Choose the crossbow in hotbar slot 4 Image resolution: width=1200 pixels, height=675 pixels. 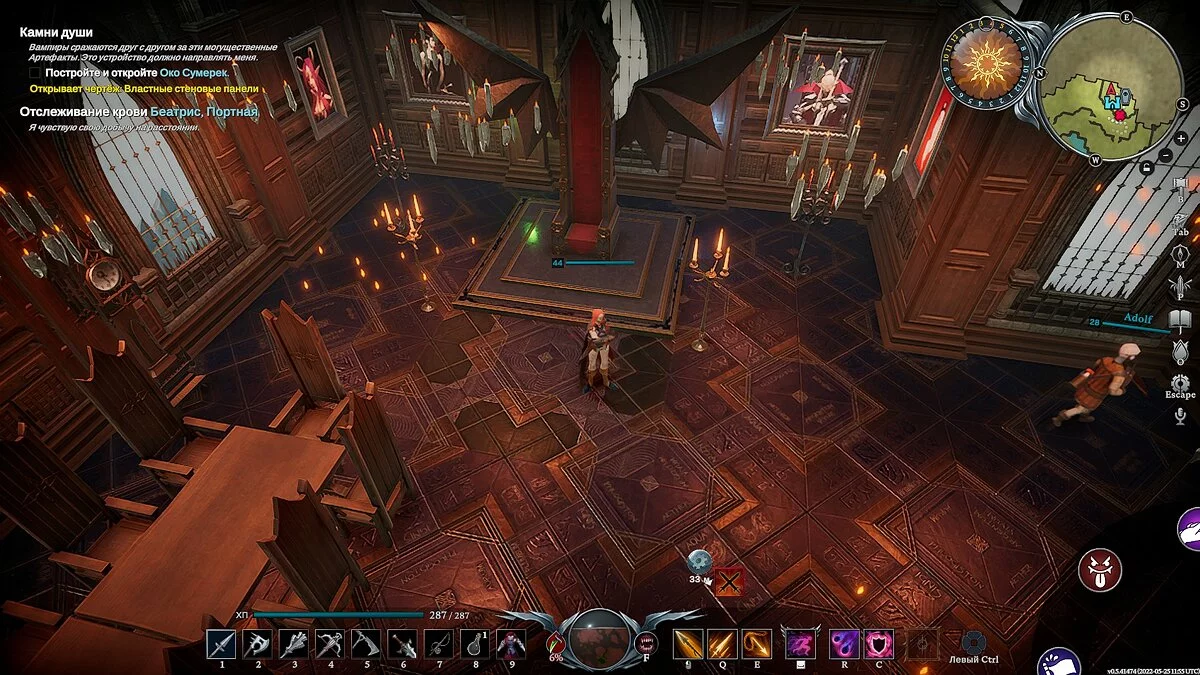(x=329, y=644)
